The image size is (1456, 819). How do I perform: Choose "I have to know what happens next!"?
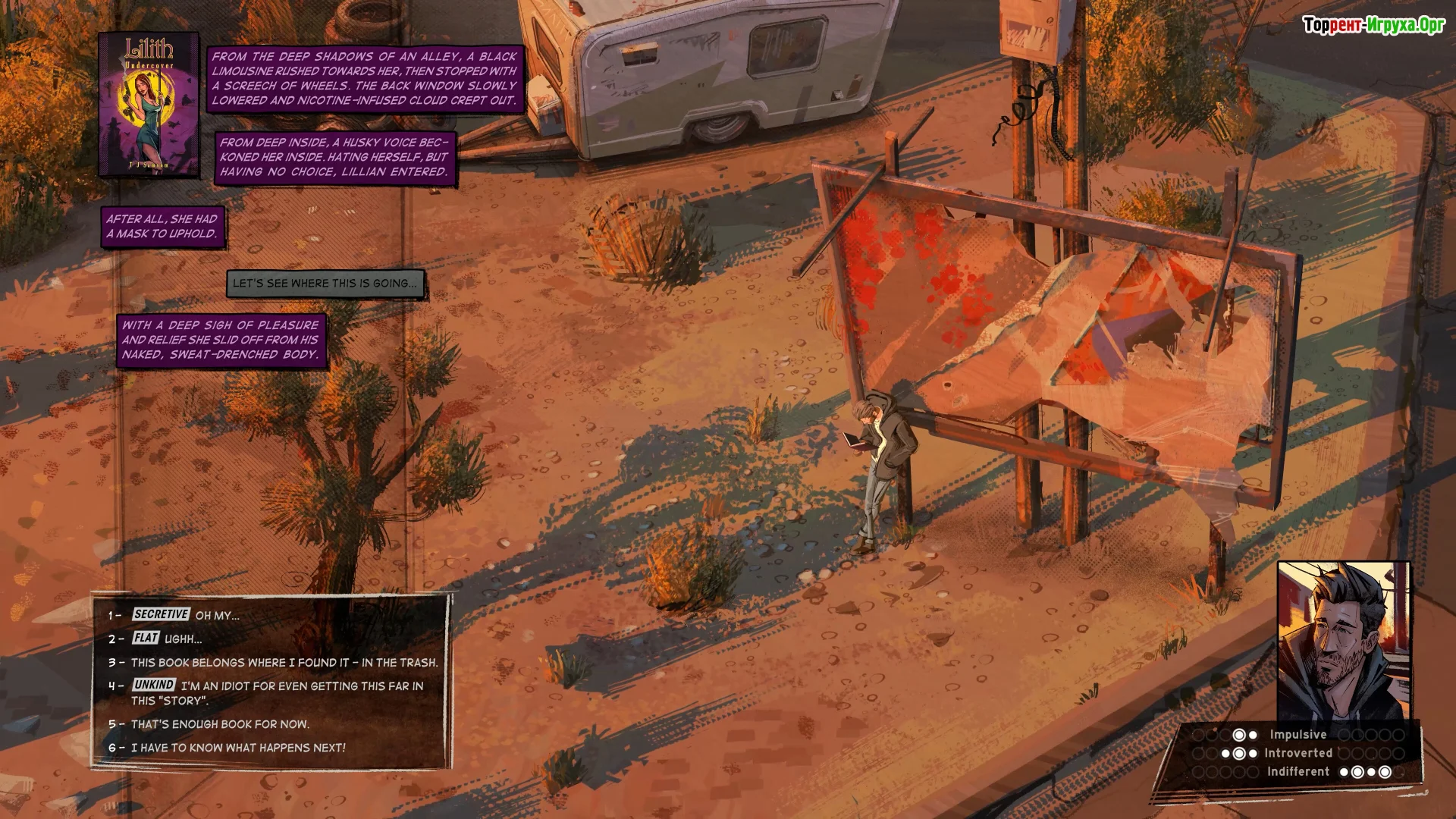tap(237, 748)
